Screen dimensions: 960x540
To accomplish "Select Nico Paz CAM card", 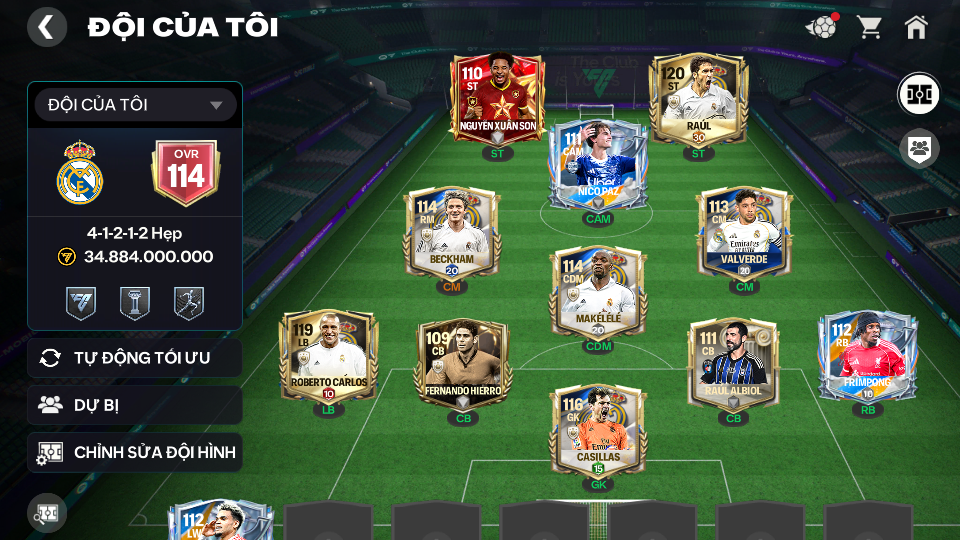I will [x=598, y=165].
